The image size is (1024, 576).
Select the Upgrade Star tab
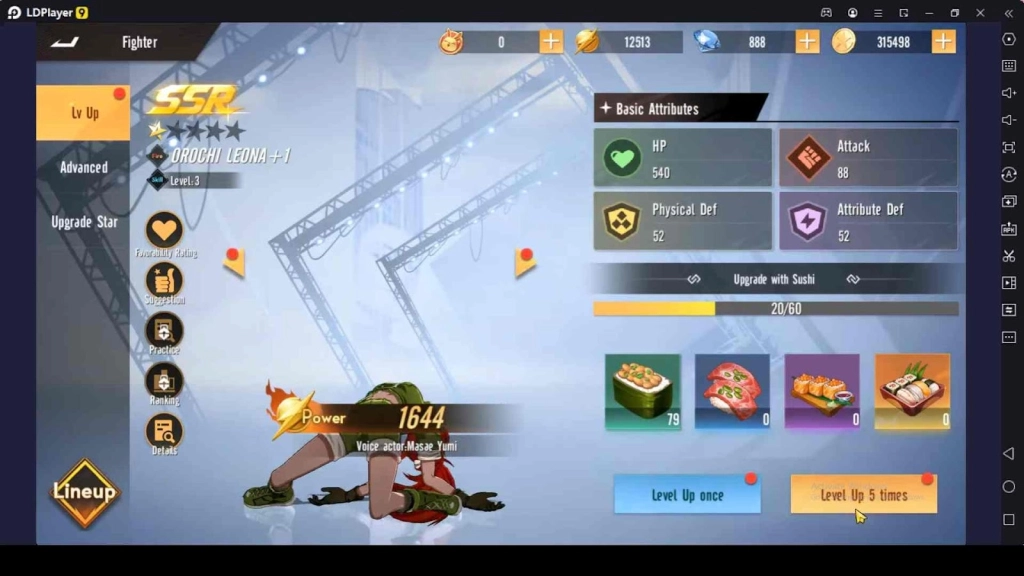[84, 221]
